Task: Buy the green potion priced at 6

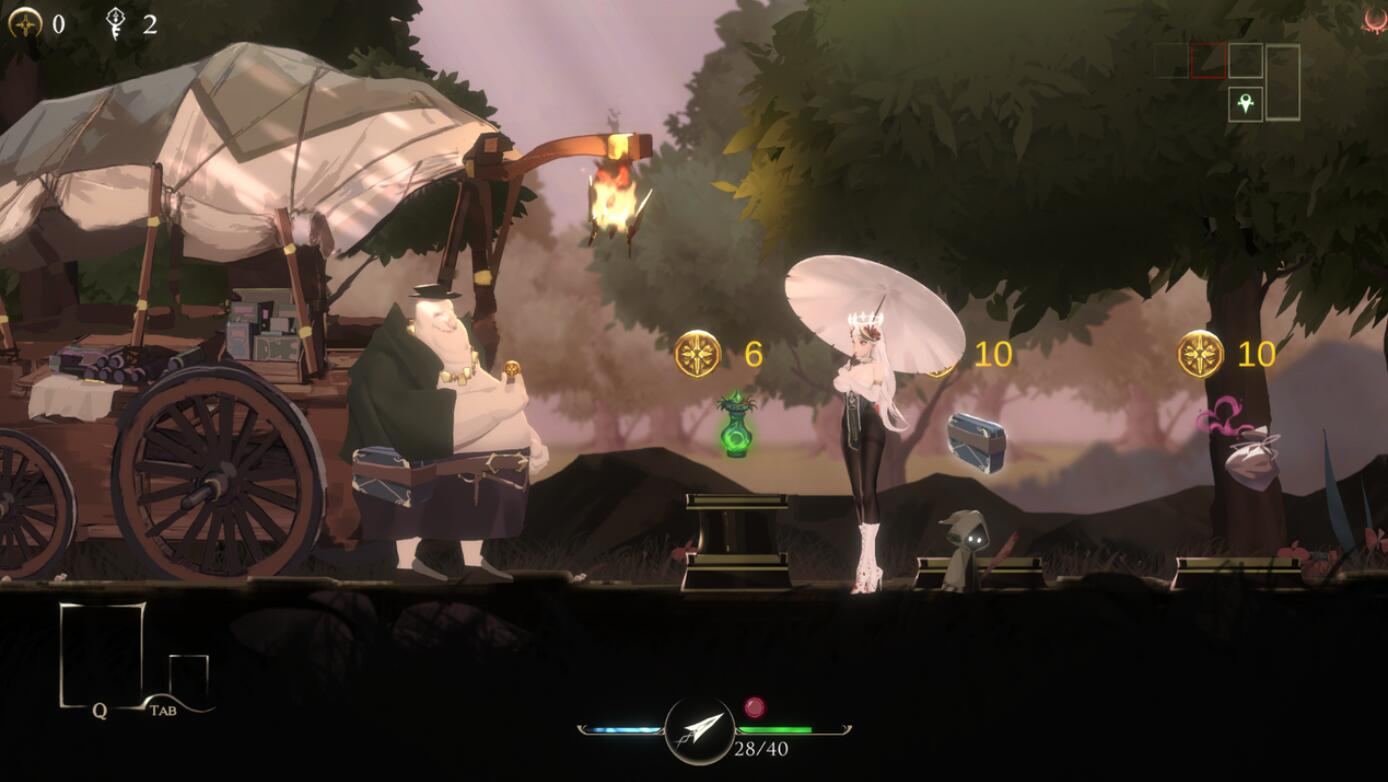Action: click(737, 430)
